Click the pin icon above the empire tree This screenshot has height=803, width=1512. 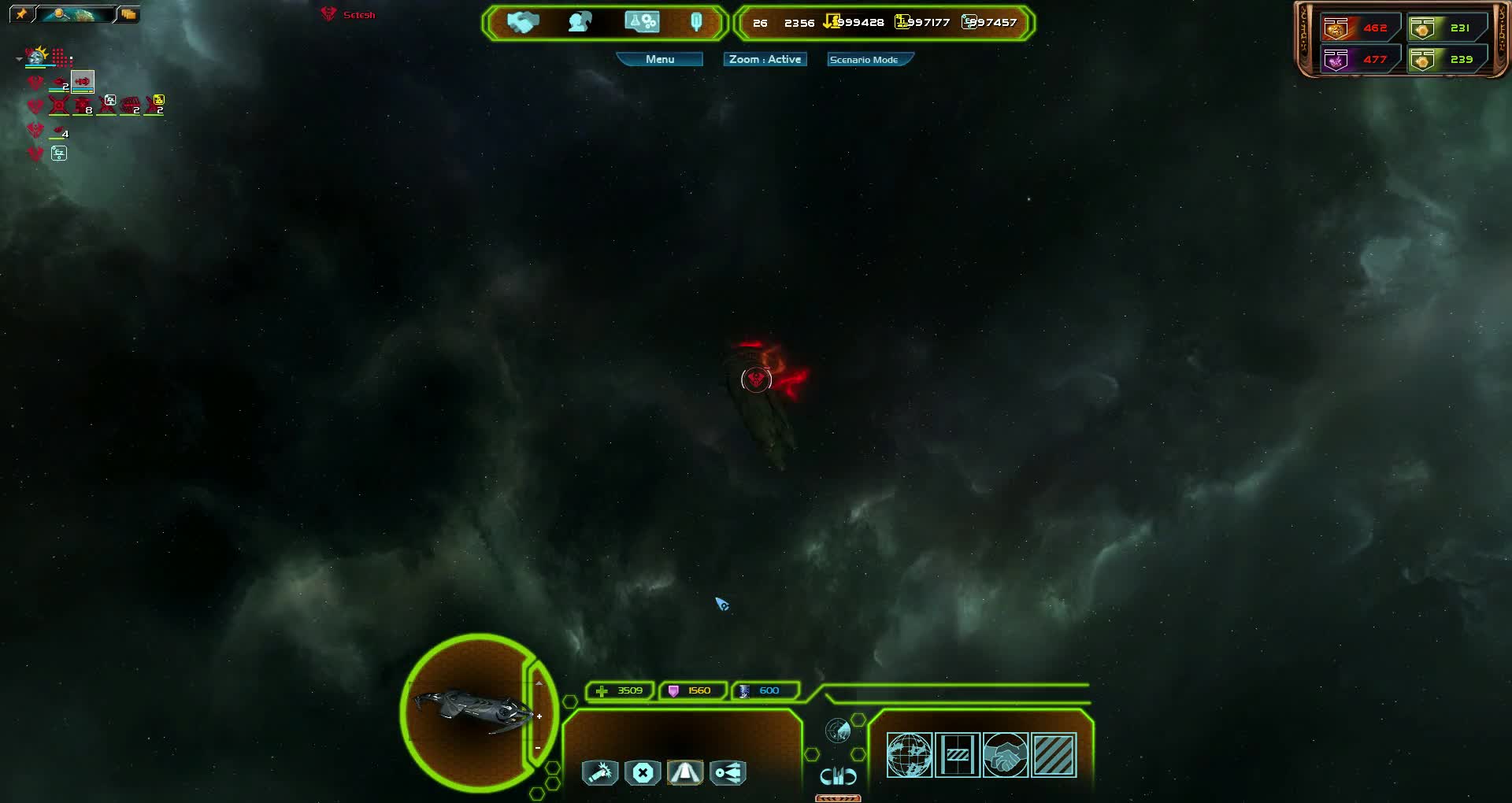[x=21, y=13]
